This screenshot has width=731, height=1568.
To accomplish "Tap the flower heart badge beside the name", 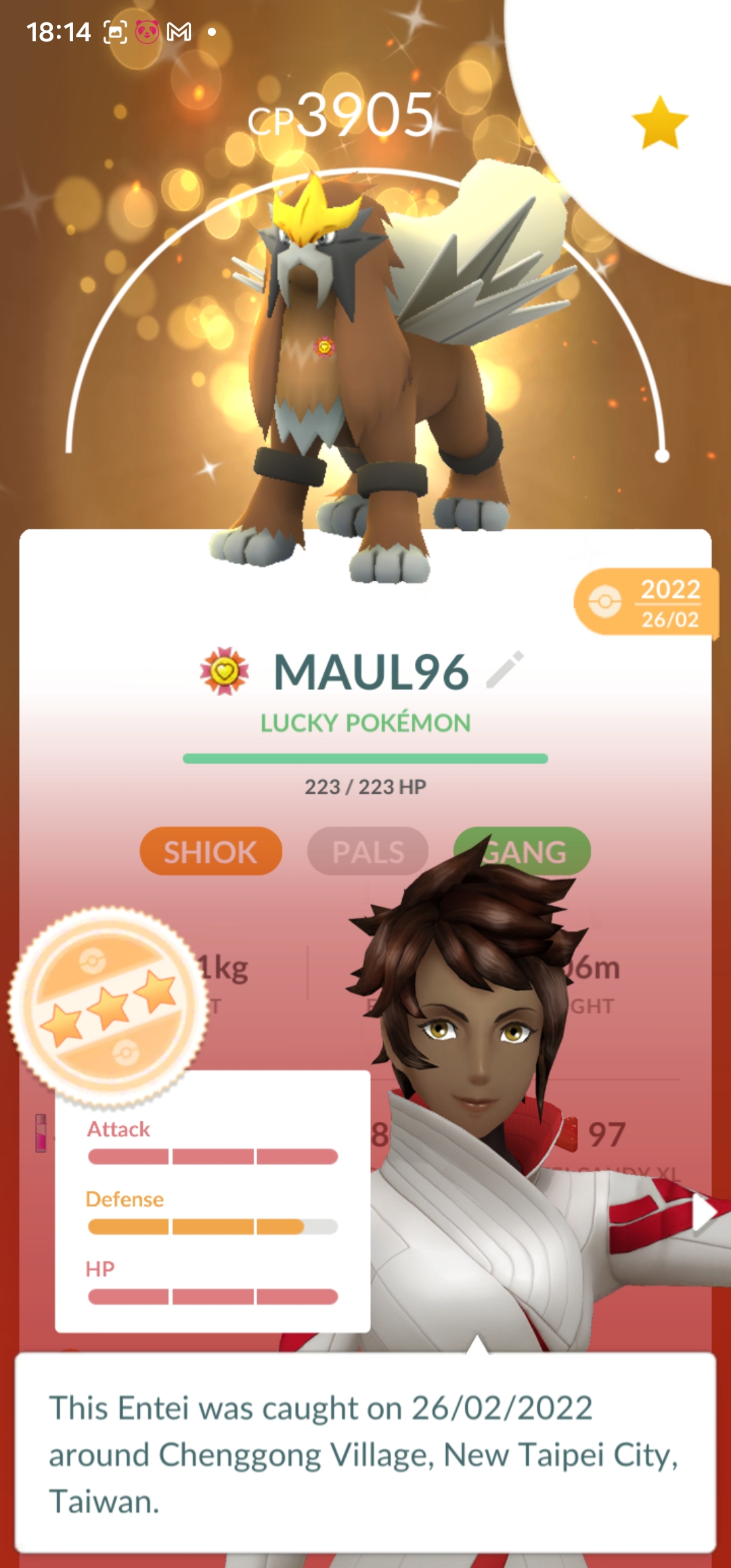I will pyautogui.click(x=225, y=672).
